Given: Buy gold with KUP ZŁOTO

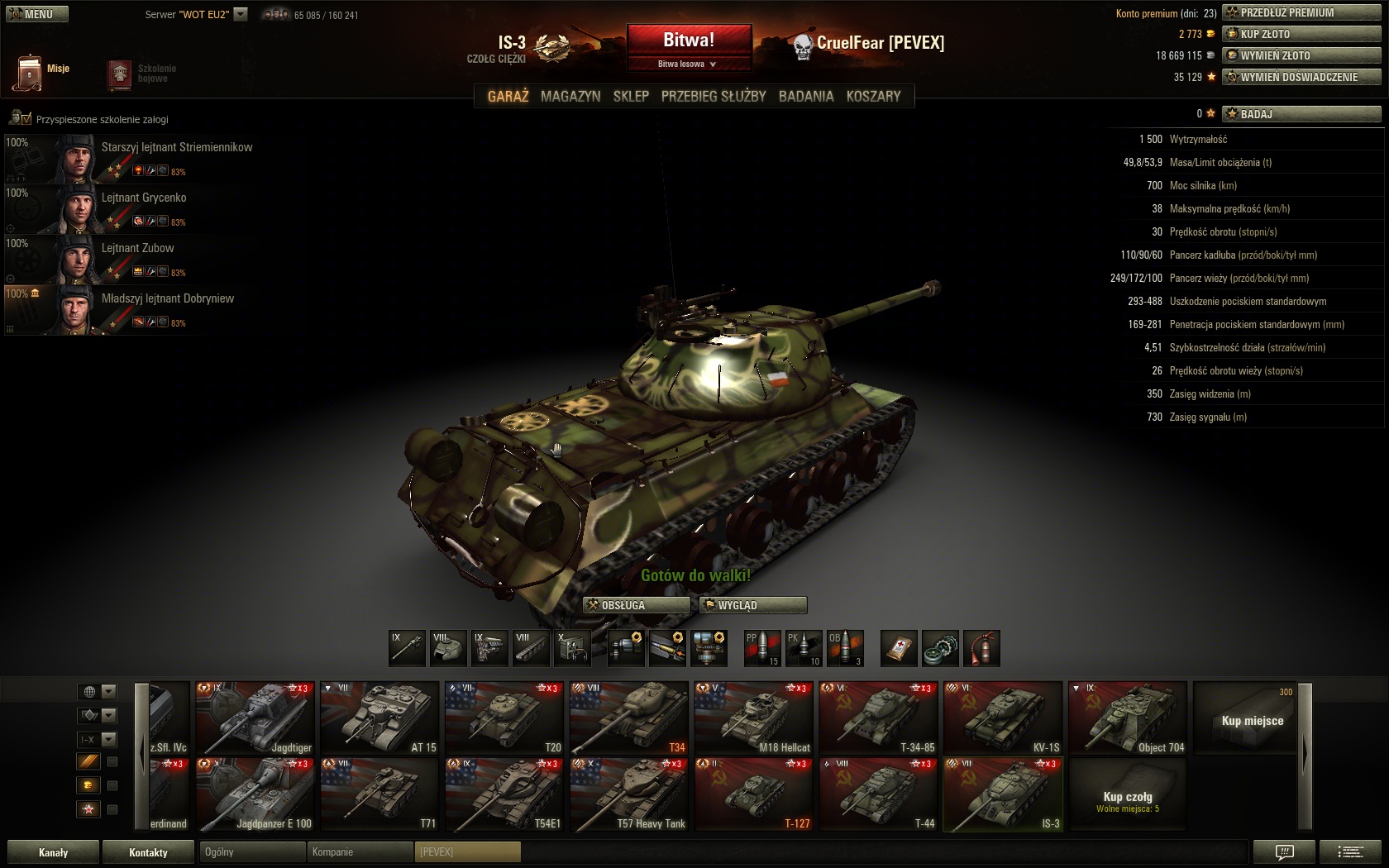Looking at the screenshot, I should [x=1301, y=34].
